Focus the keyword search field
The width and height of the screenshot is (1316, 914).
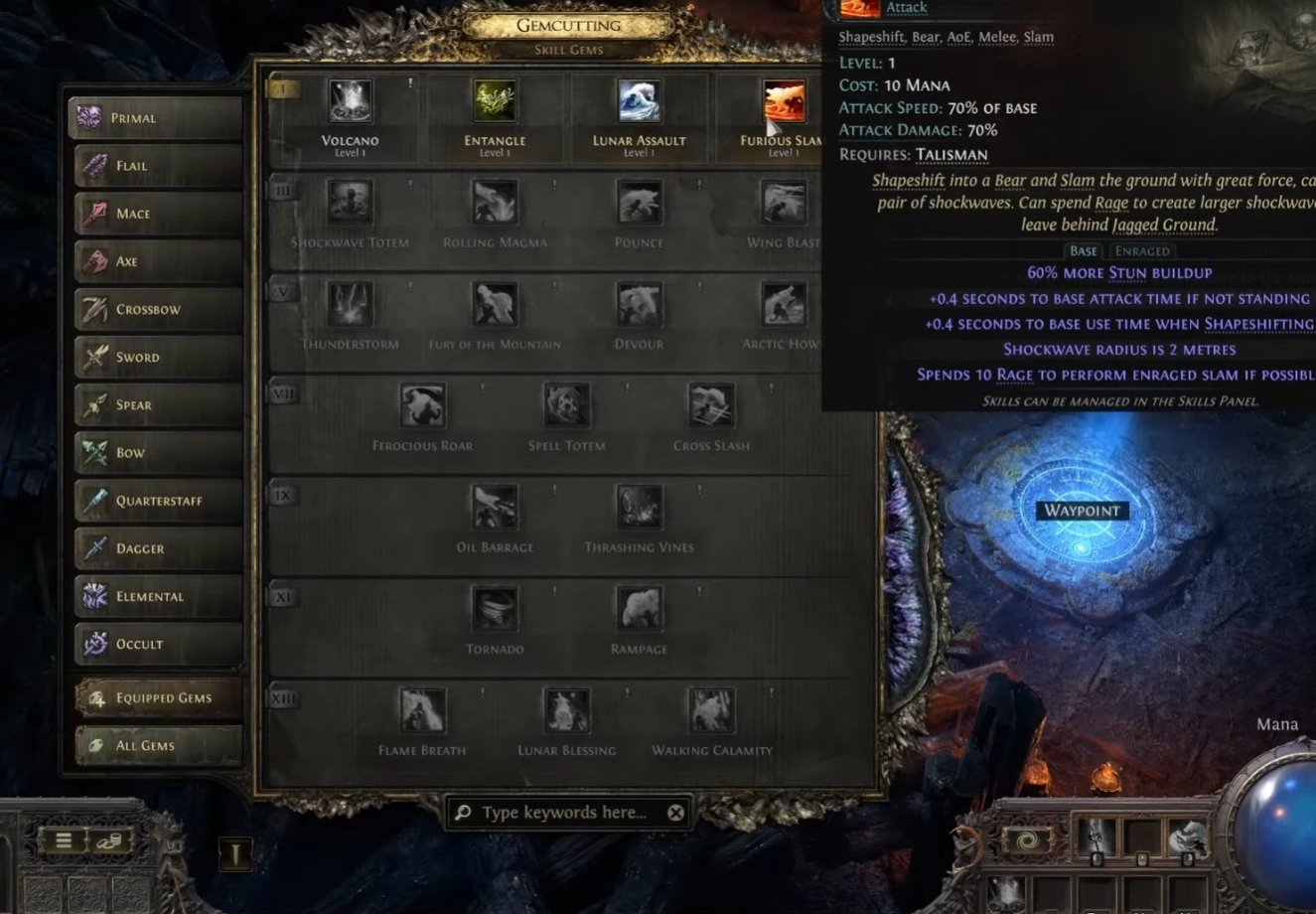click(x=563, y=813)
